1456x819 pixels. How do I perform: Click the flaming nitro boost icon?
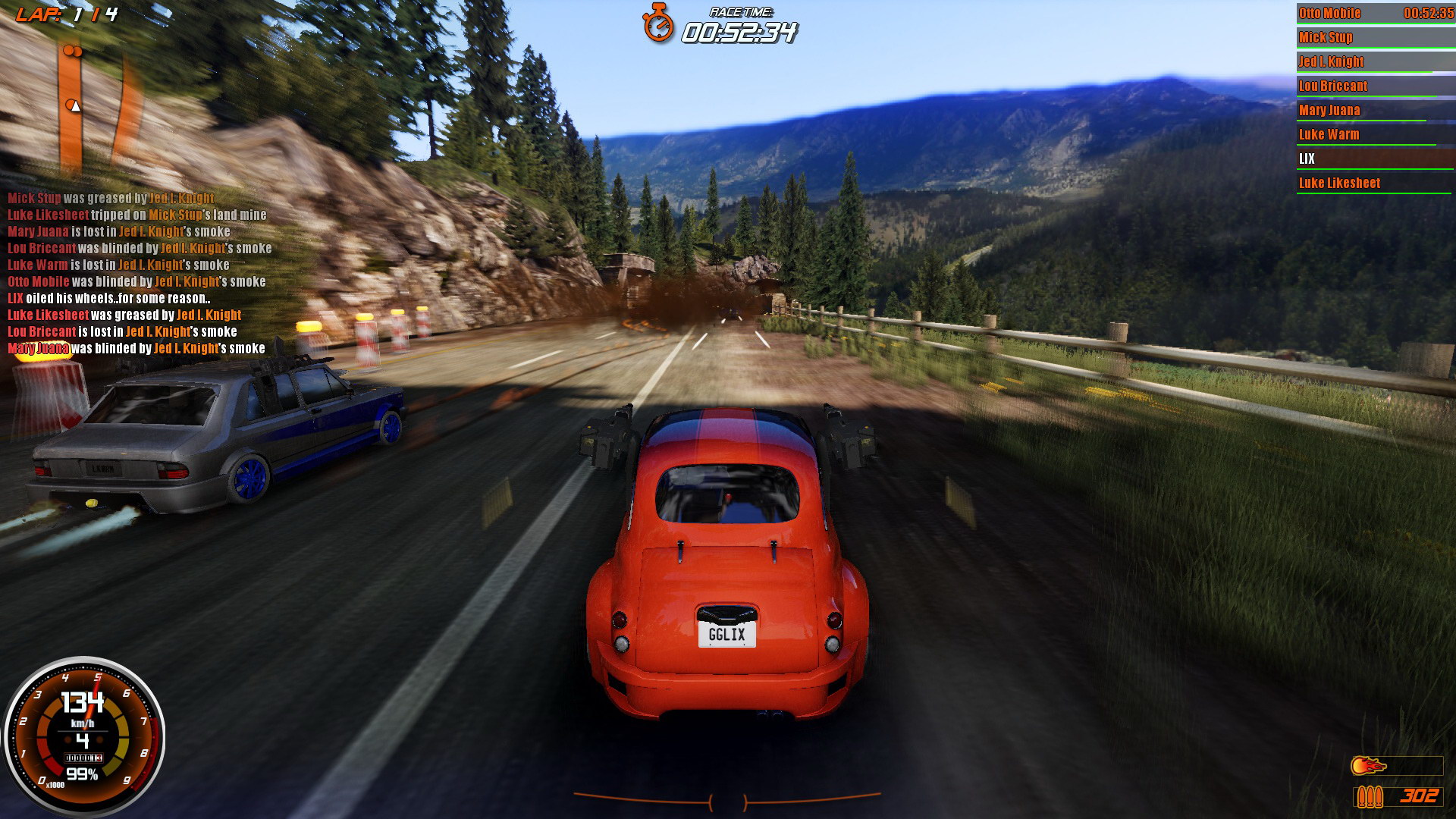pyautogui.click(x=1367, y=766)
